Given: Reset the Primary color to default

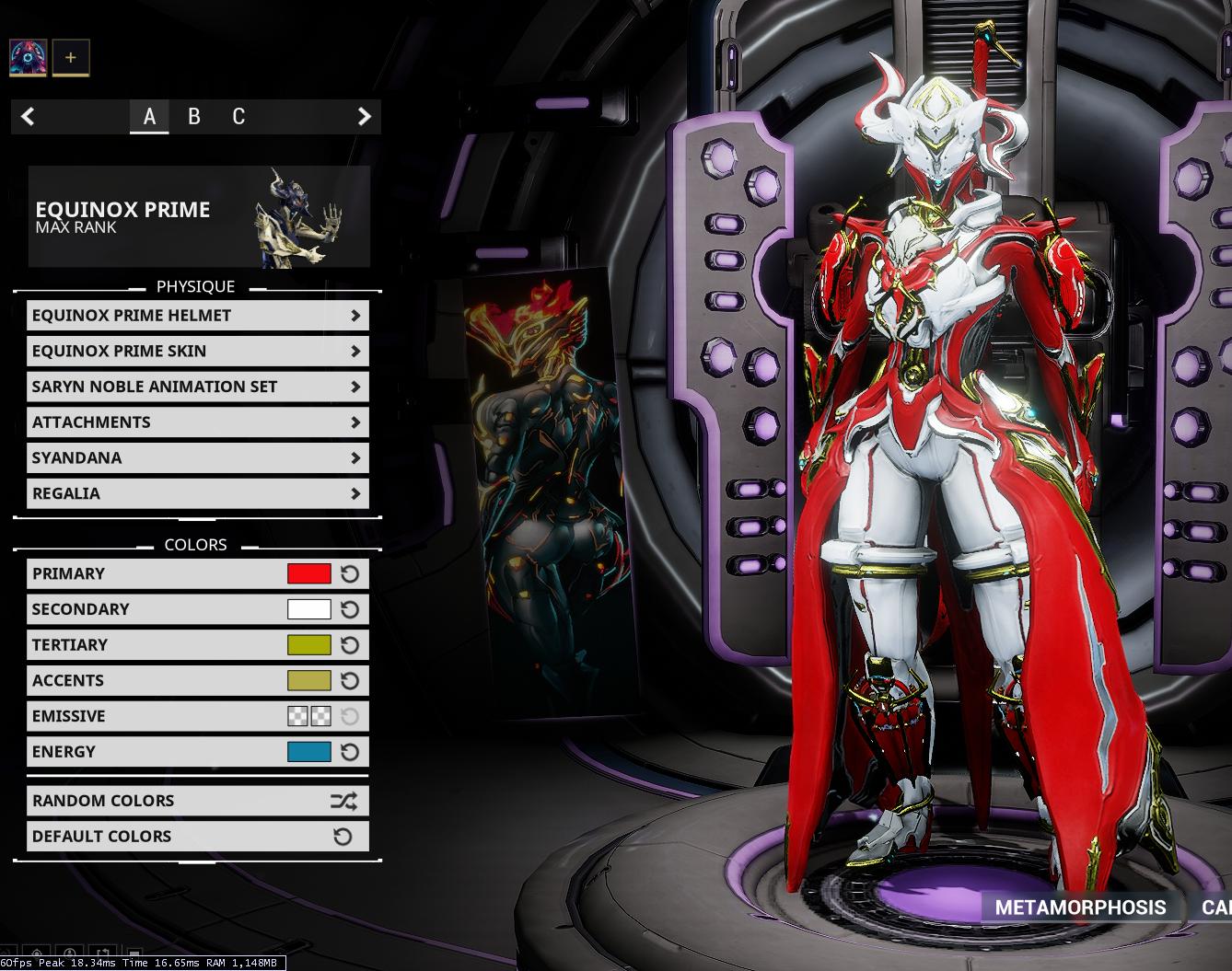Looking at the screenshot, I should click(350, 574).
